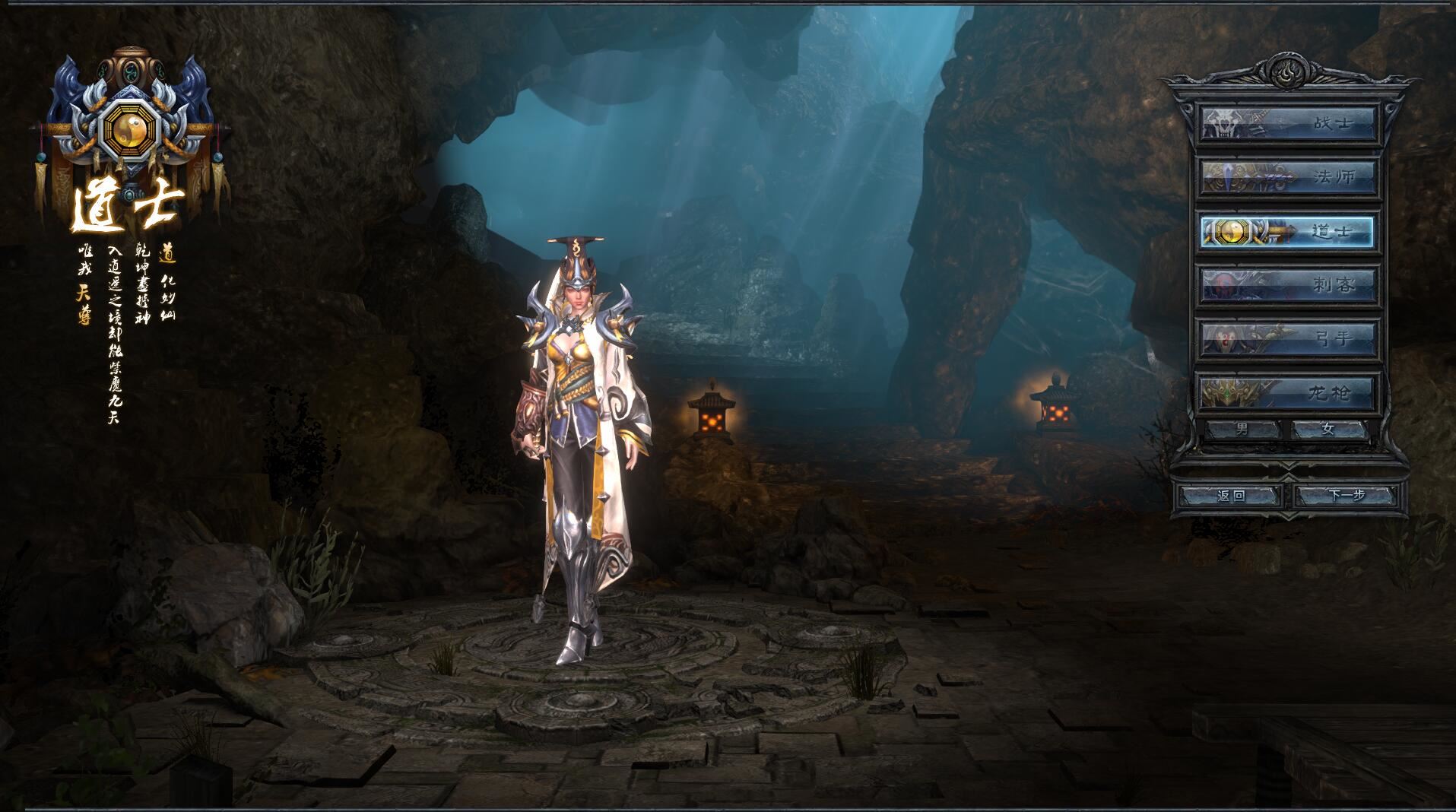Select the 战士 (Warrior) class
The height and width of the screenshot is (812, 1456).
[1289, 124]
